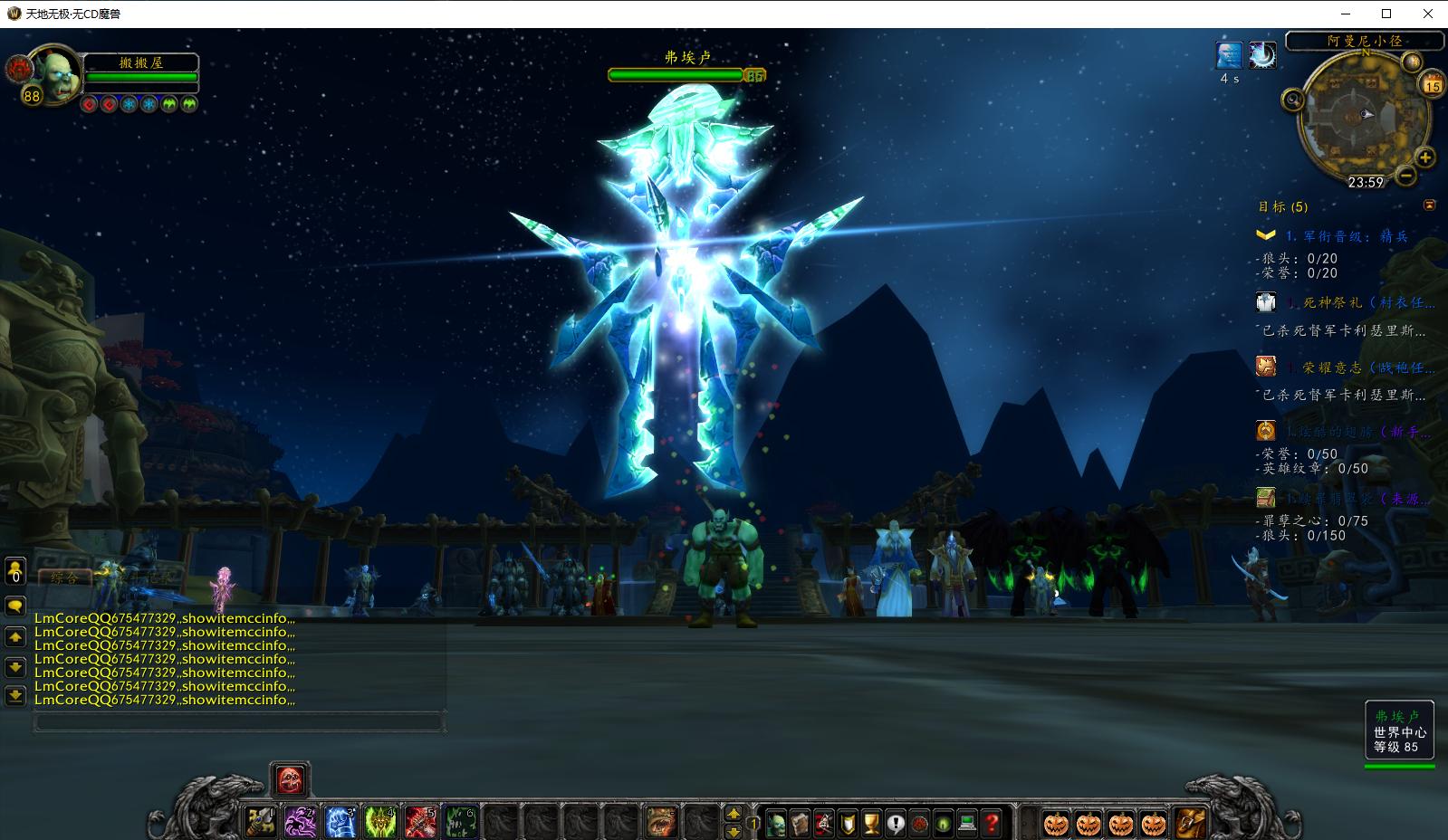The width and height of the screenshot is (1448, 840).
Task: Click the chat message input box
Action: [x=239, y=722]
